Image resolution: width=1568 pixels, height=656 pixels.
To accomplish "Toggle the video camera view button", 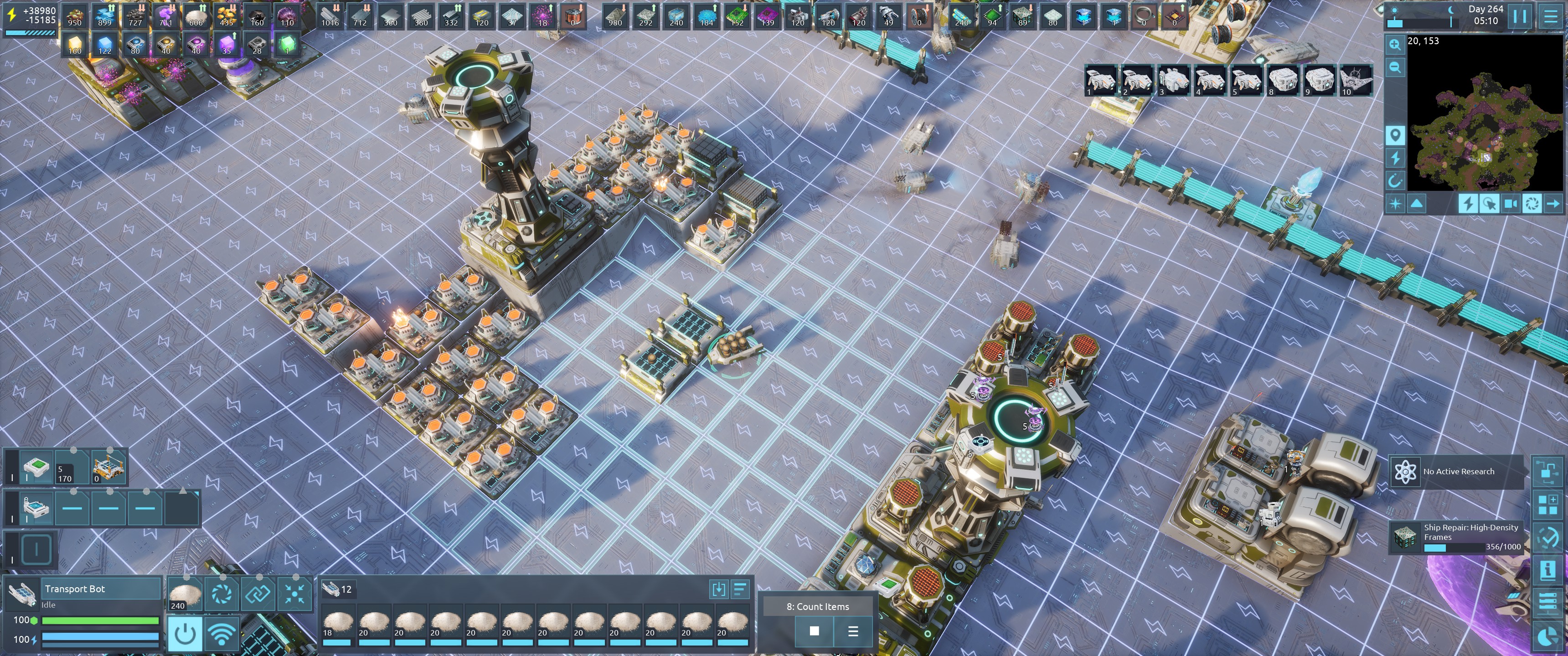I will 1510,204.
